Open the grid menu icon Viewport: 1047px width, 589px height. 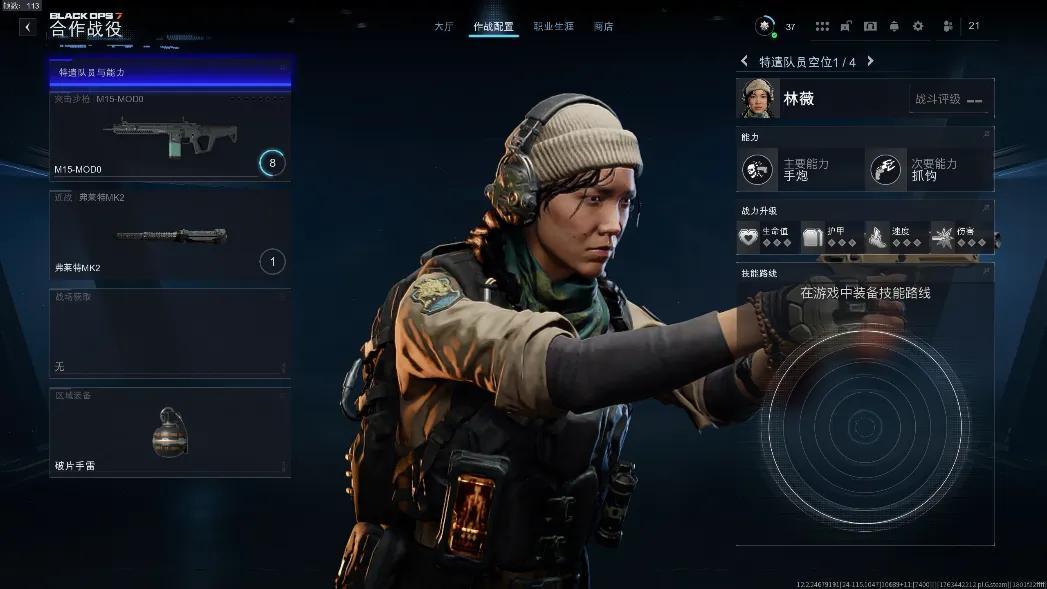pyautogui.click(x=822, y=27)
